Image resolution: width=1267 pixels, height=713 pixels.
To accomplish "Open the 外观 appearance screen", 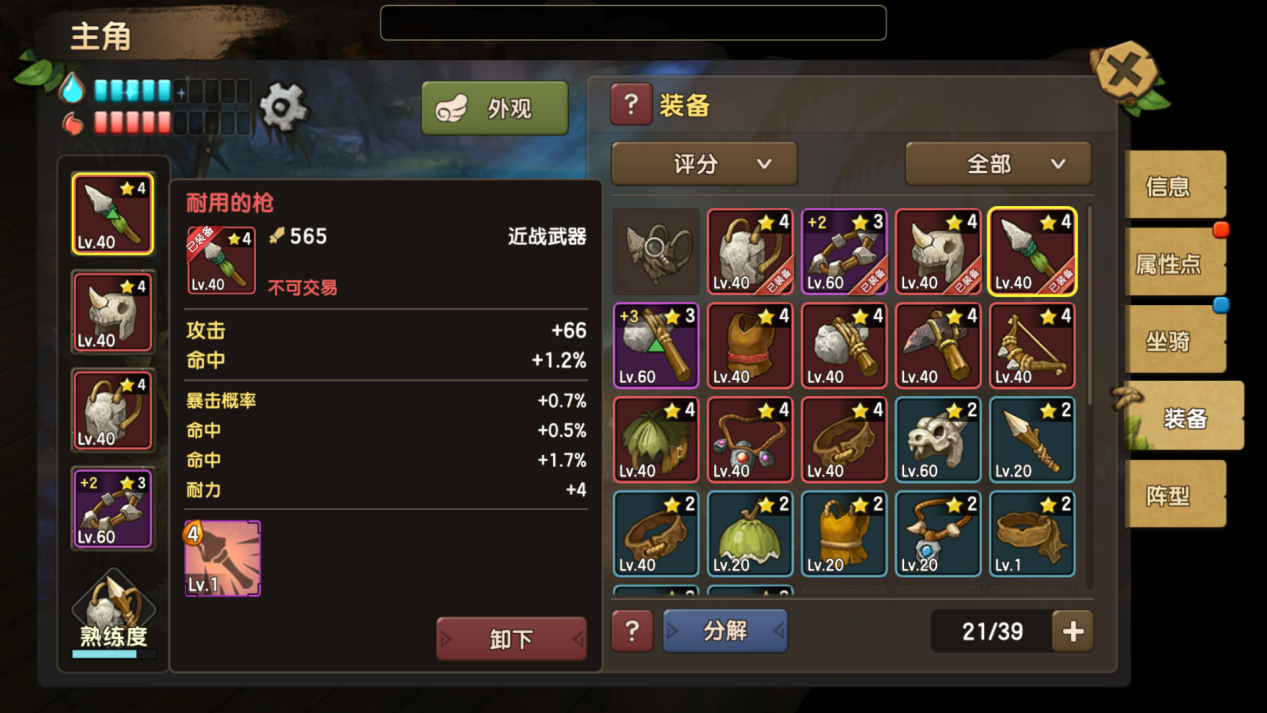I will [x=495, y=108].
